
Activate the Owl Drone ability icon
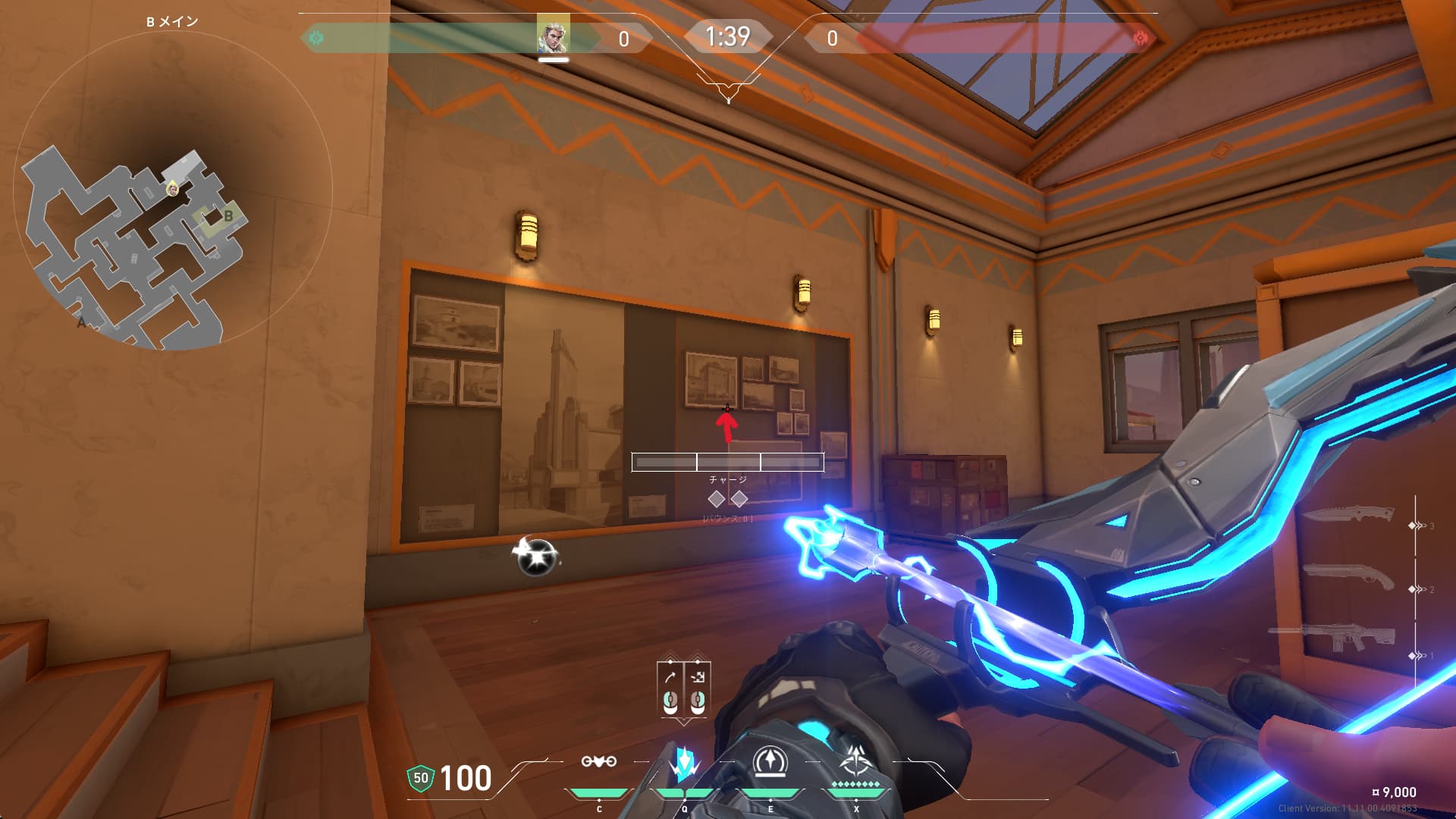(x=598, y=762)
